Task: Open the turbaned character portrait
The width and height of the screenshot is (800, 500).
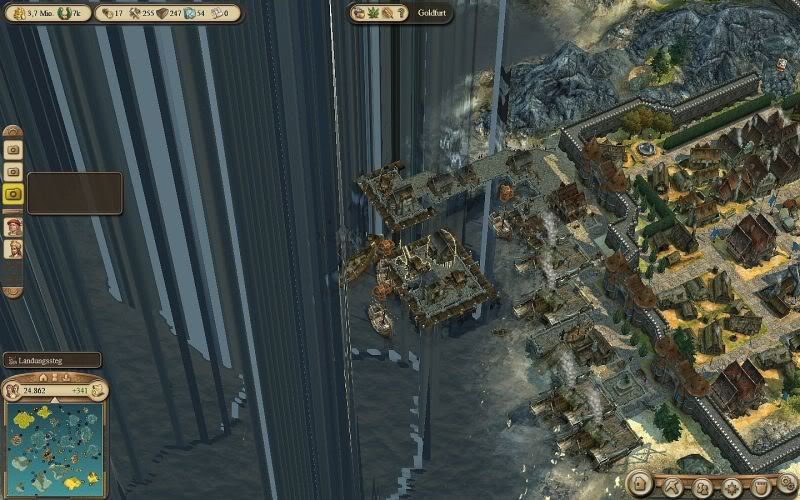Action: click(14, 250)
